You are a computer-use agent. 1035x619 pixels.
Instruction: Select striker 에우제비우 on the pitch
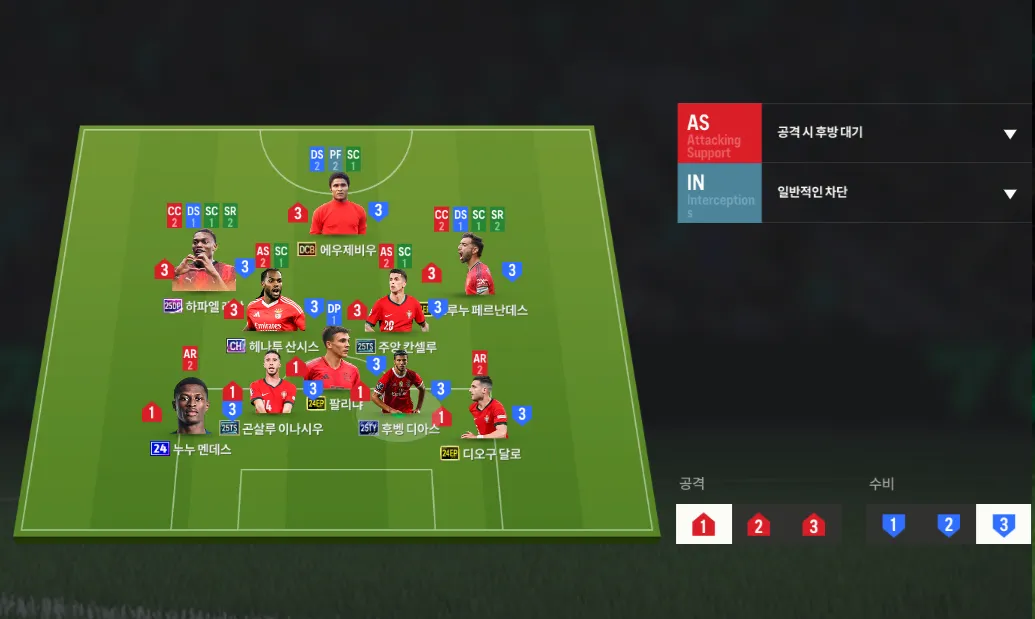(338, 207)
